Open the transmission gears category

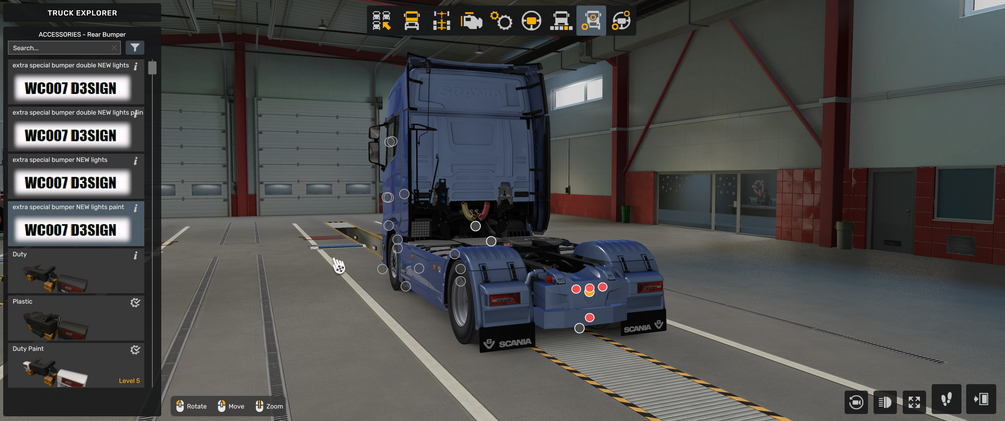click(x=501, y=21)
